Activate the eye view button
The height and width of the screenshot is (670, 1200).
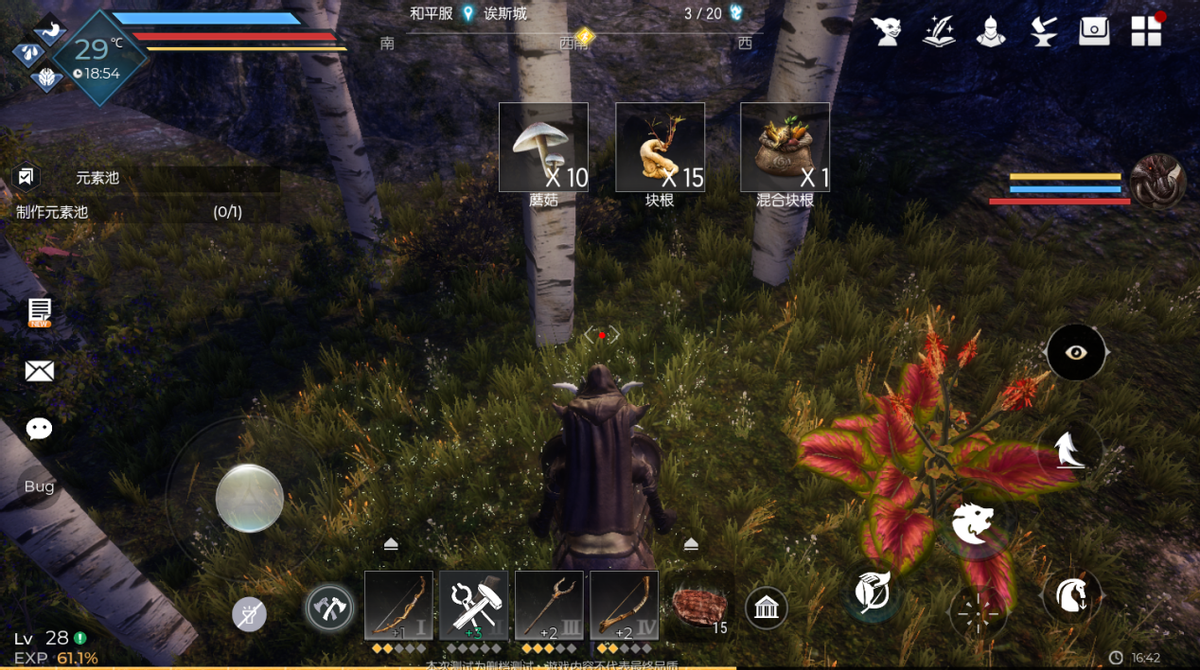click(1076, 352)
